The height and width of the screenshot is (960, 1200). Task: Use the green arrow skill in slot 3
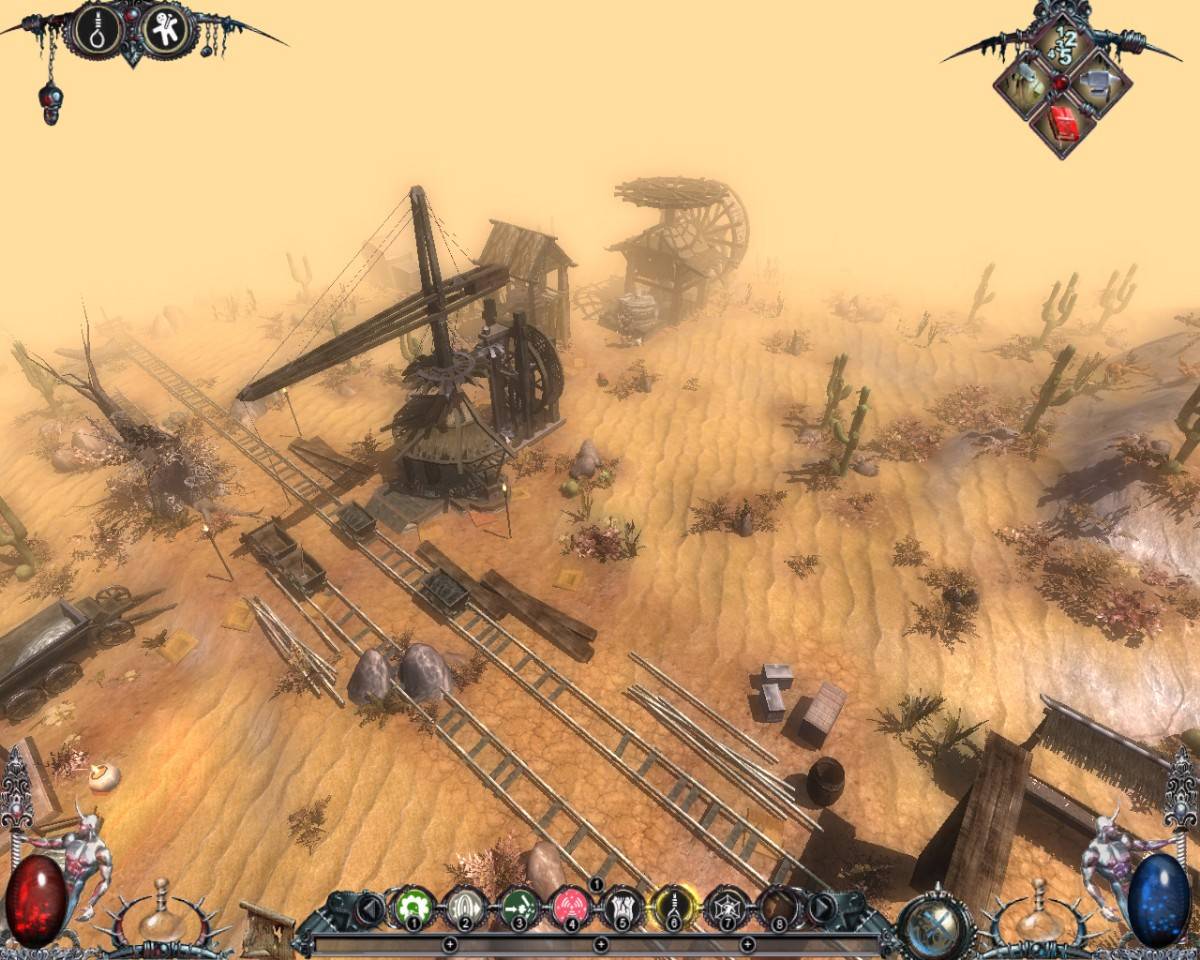(518, 908)
